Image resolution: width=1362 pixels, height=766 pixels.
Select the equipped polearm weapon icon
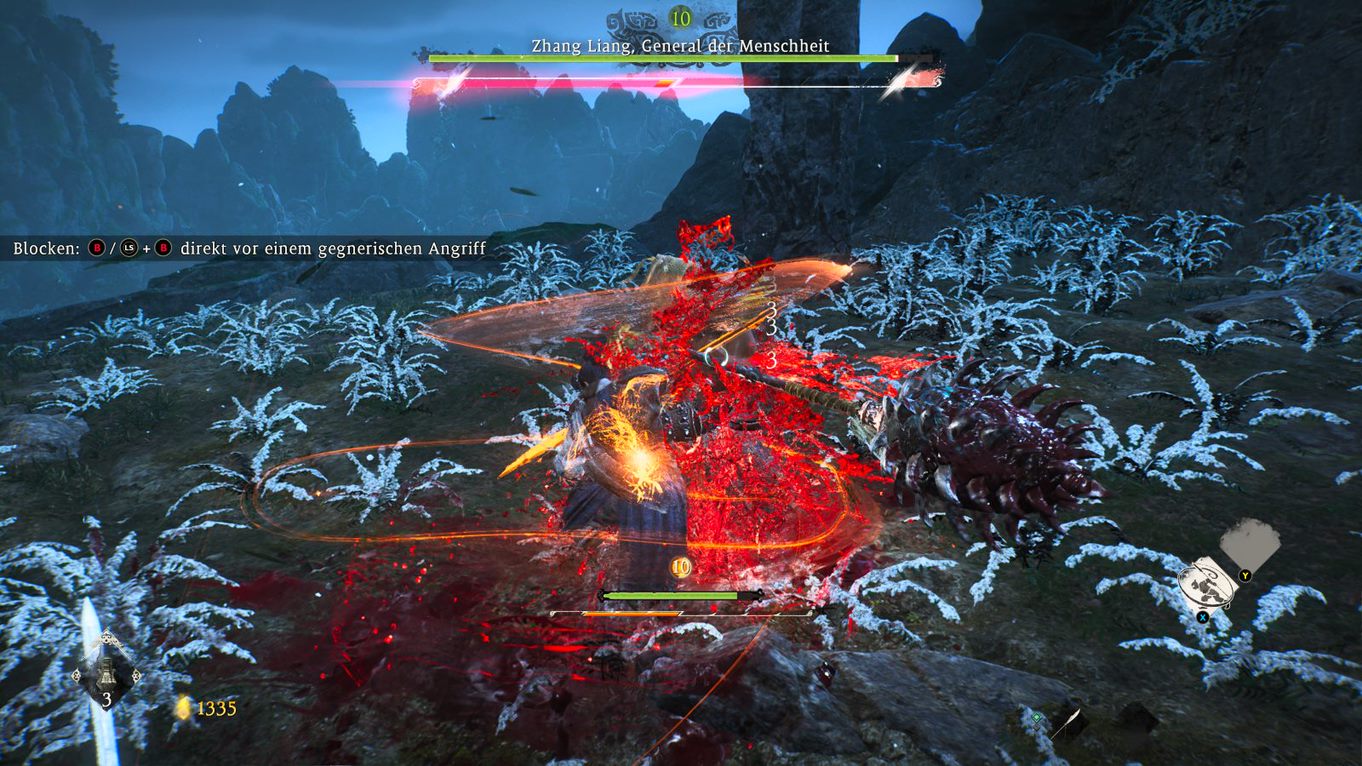click(1068, 720)
